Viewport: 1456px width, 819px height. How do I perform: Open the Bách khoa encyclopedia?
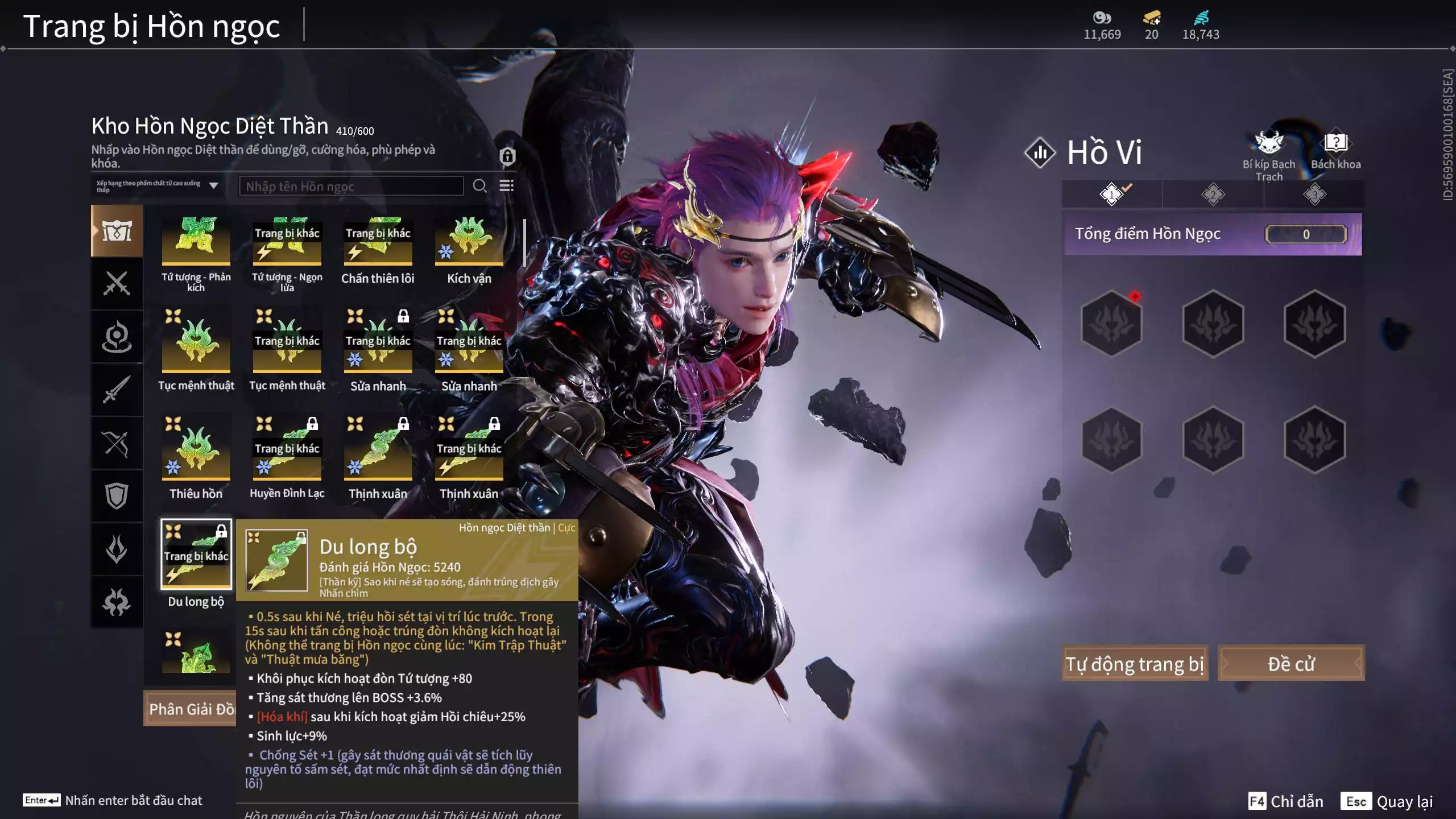1335,151
